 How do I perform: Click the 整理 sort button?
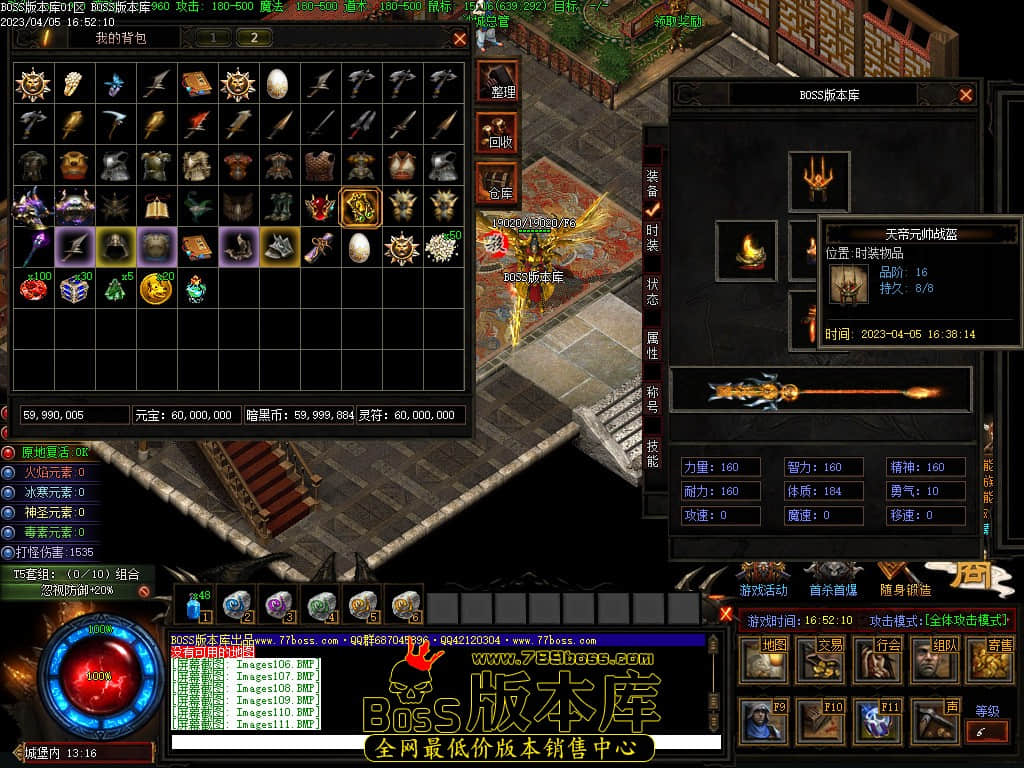coord(498,80)
